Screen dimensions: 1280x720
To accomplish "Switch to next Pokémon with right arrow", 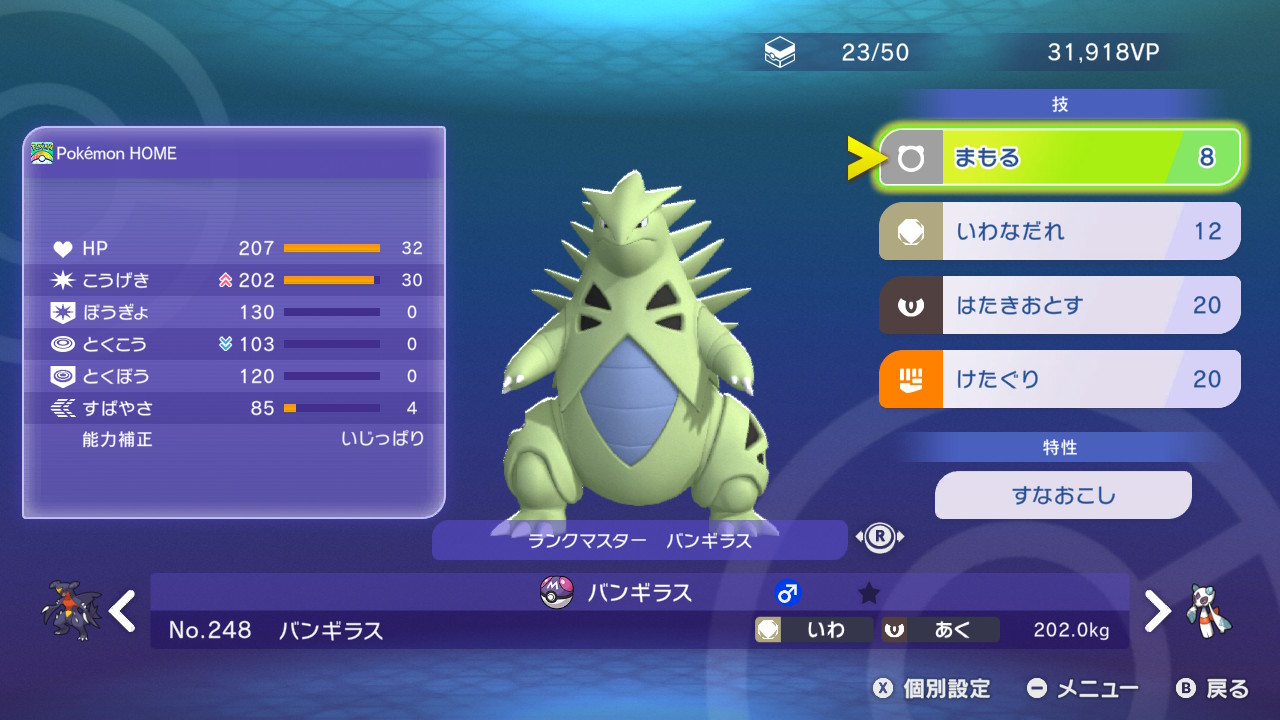I will coord(1157,611).
